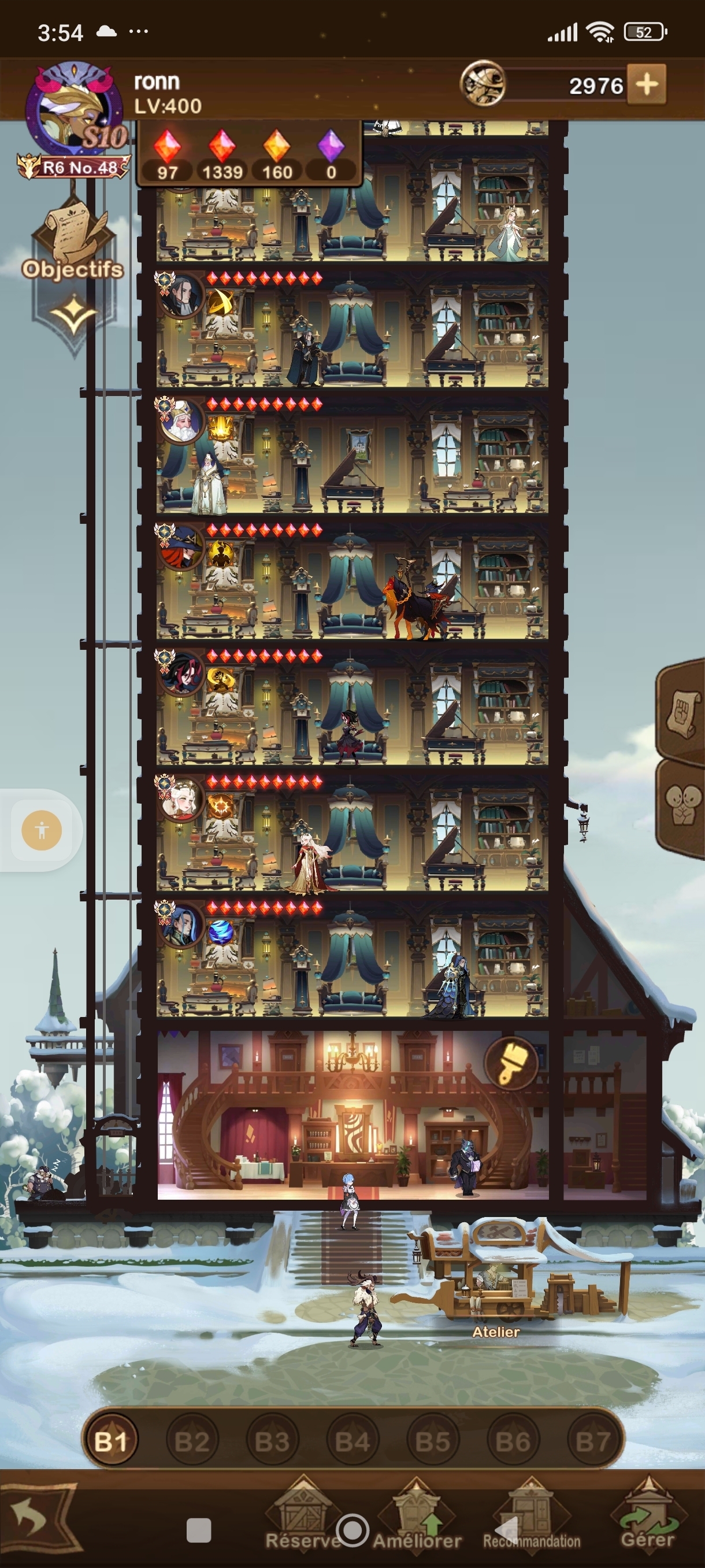Open the Réserve menu

tap(302, 1515)
